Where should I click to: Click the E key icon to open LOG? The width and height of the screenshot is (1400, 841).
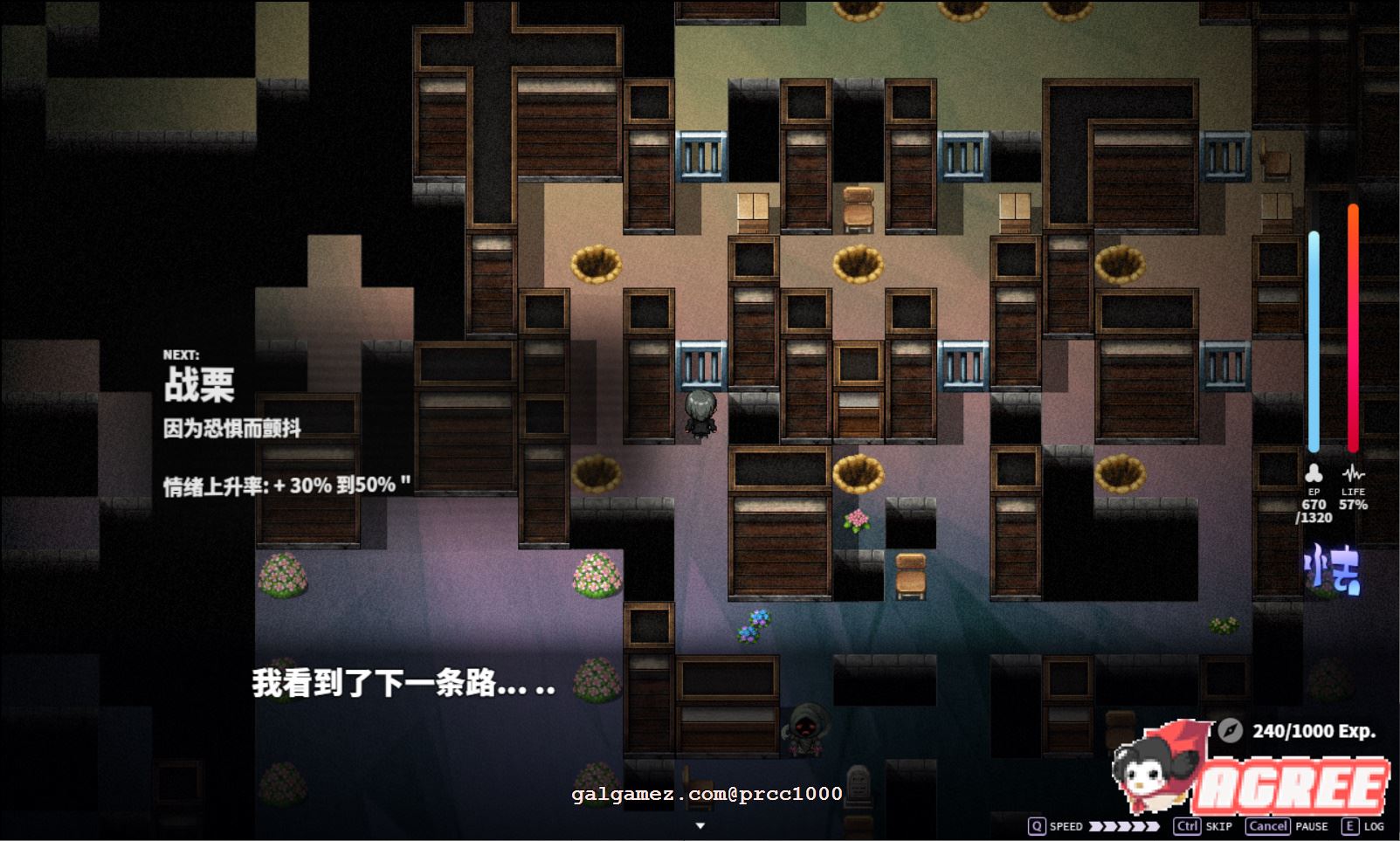[1349, 825]
